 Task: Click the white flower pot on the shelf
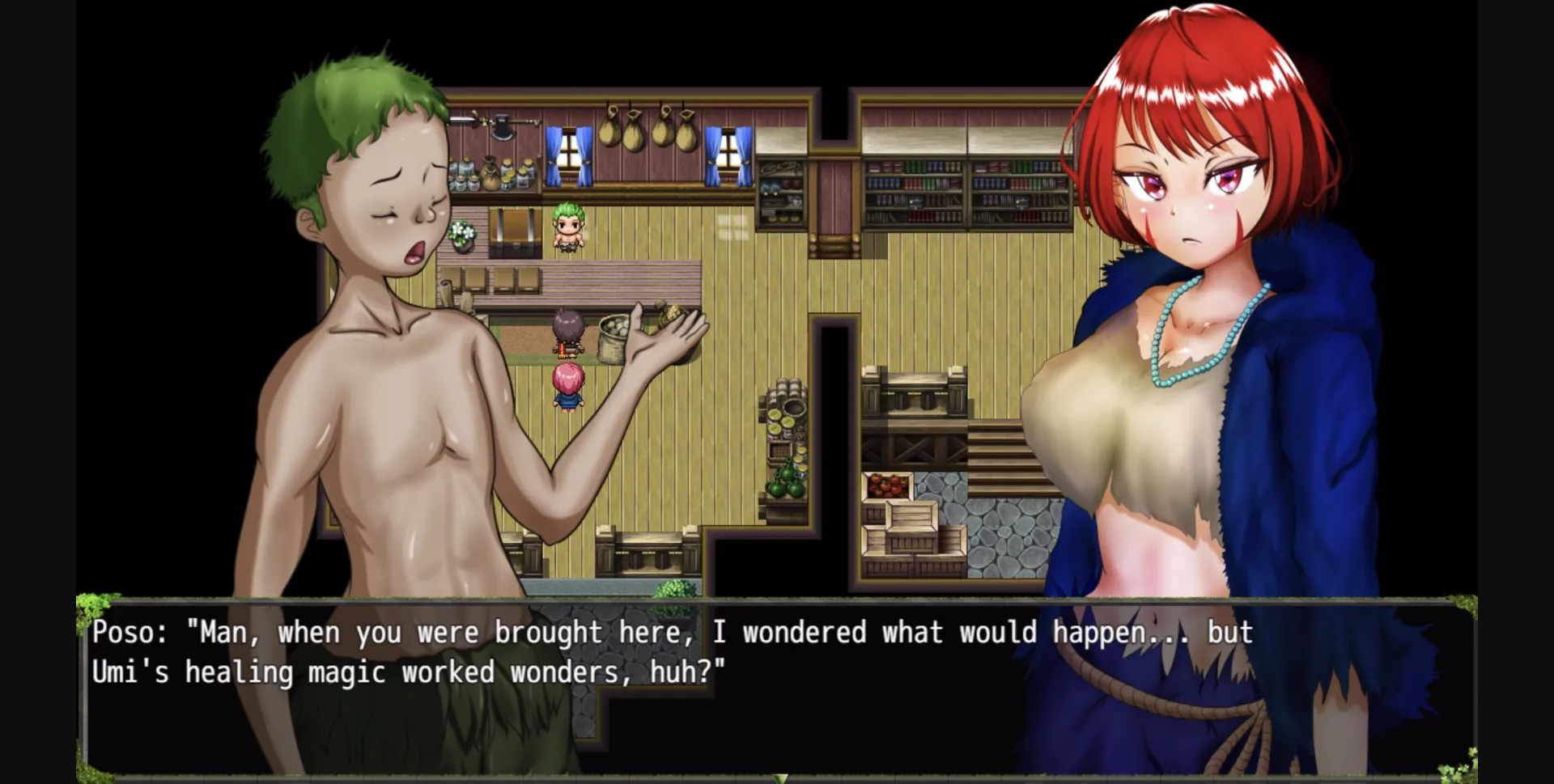point(461,235)
